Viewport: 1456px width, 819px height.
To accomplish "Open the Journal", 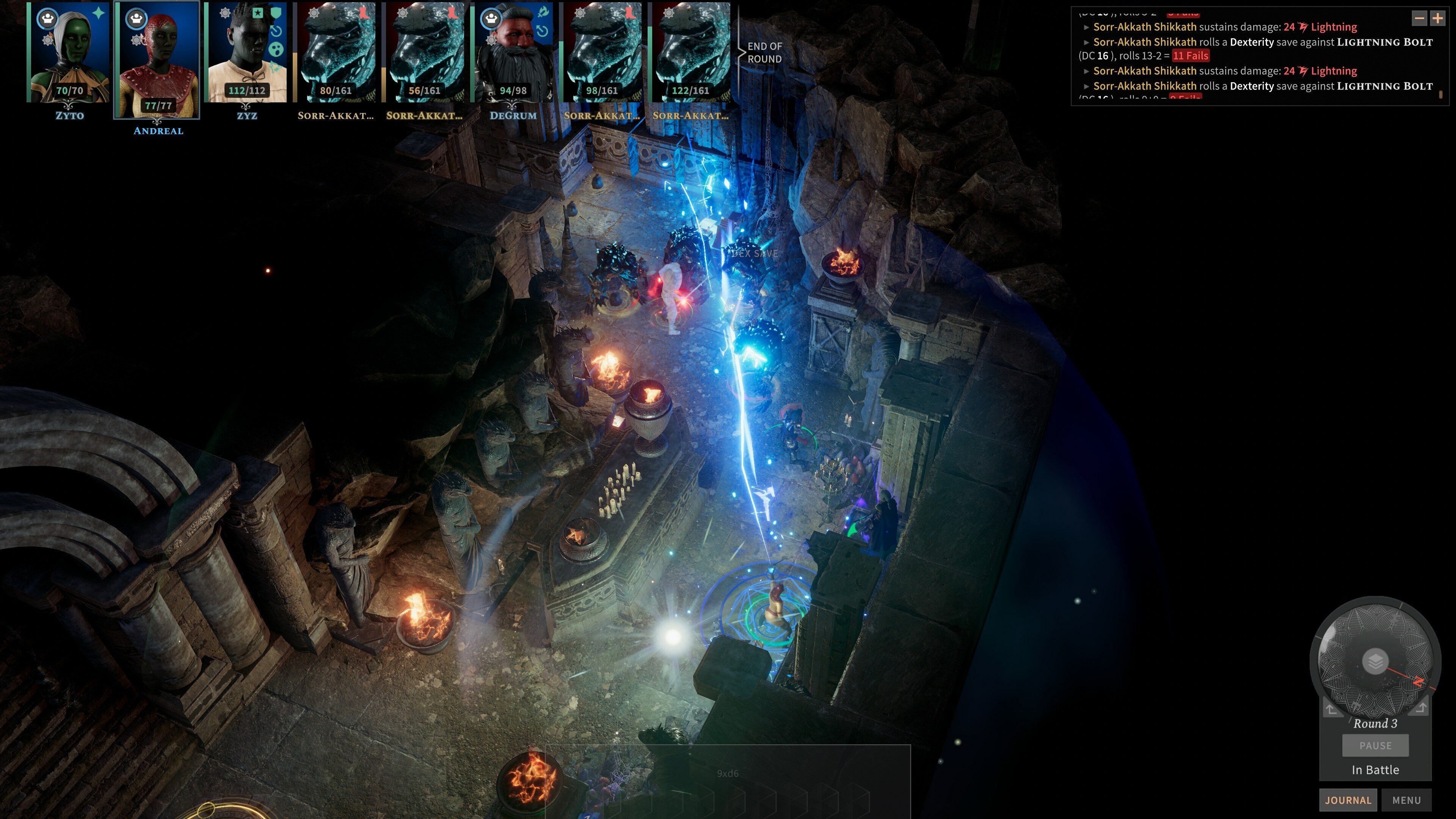I will coord(1348,800).
